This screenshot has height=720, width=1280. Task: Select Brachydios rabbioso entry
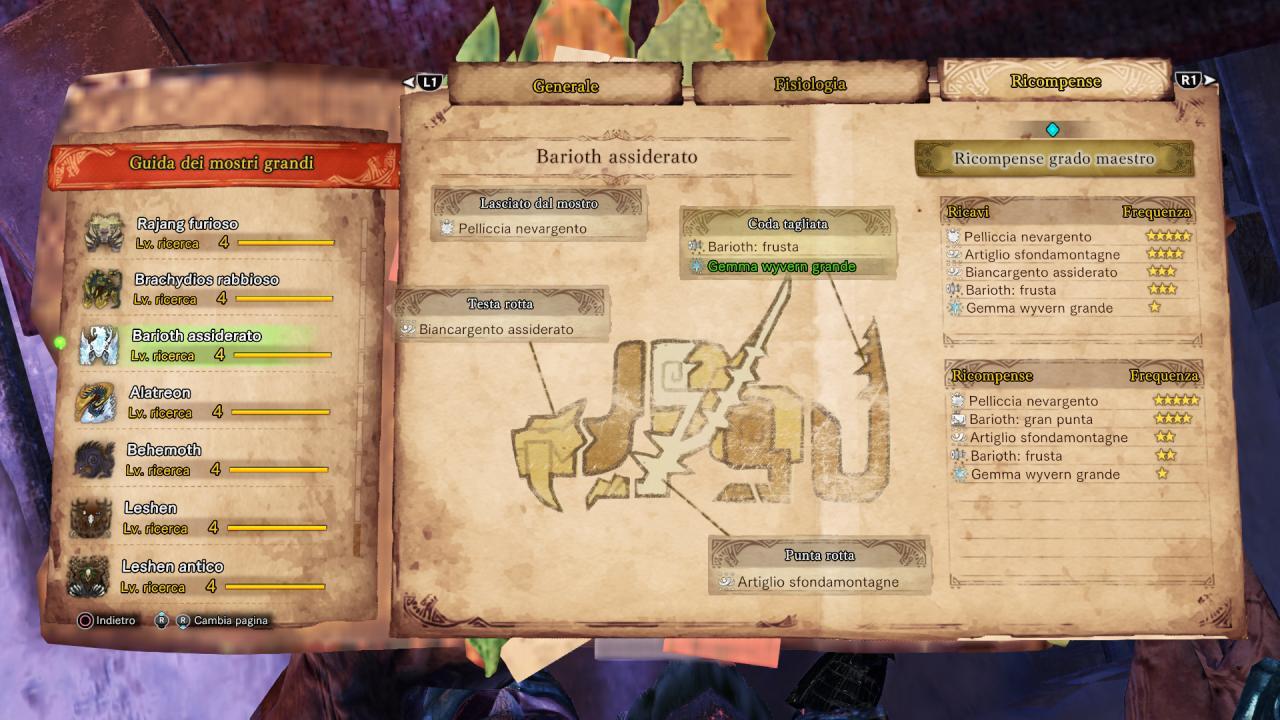click(206, 280)
